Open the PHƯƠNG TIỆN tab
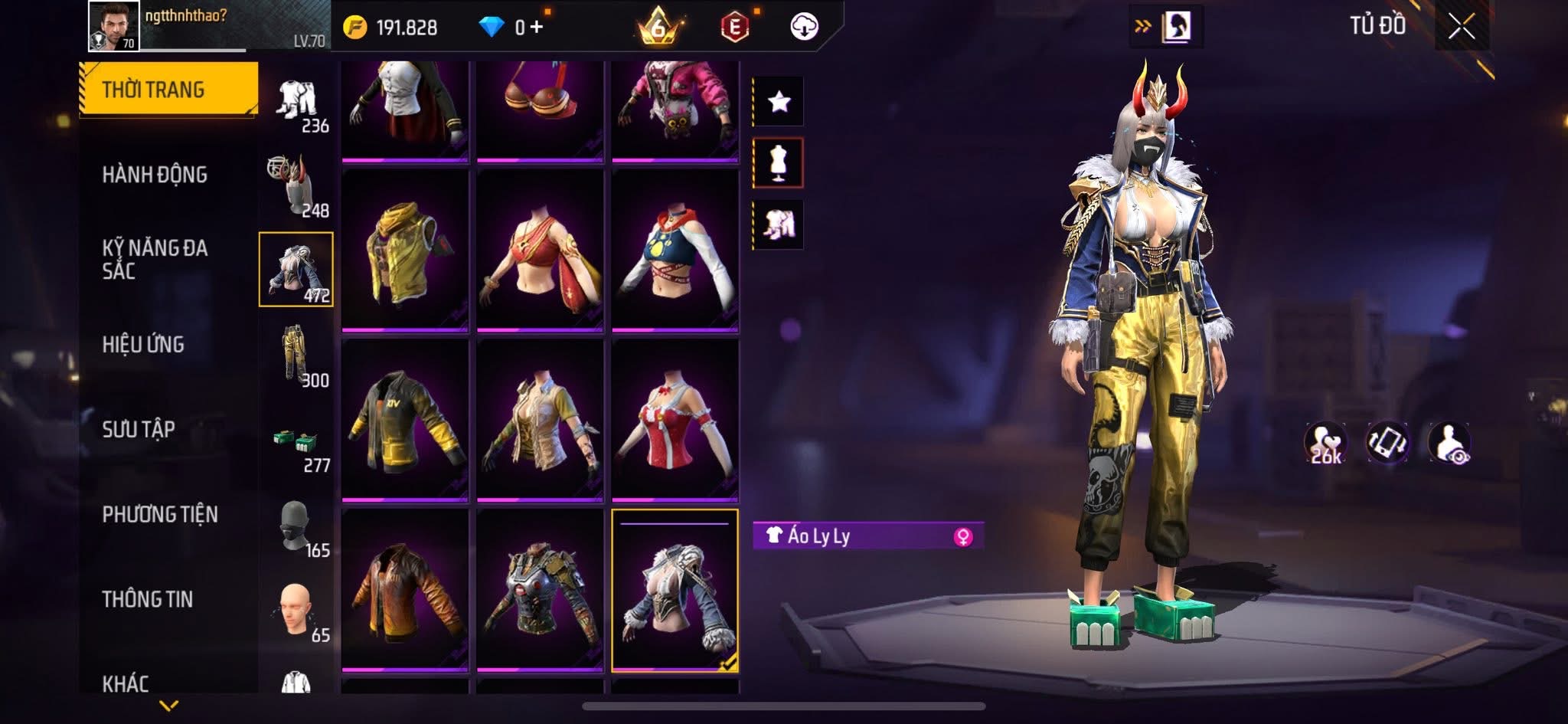This screenshot has width=1568, height=724. click(x=160, y=514)
